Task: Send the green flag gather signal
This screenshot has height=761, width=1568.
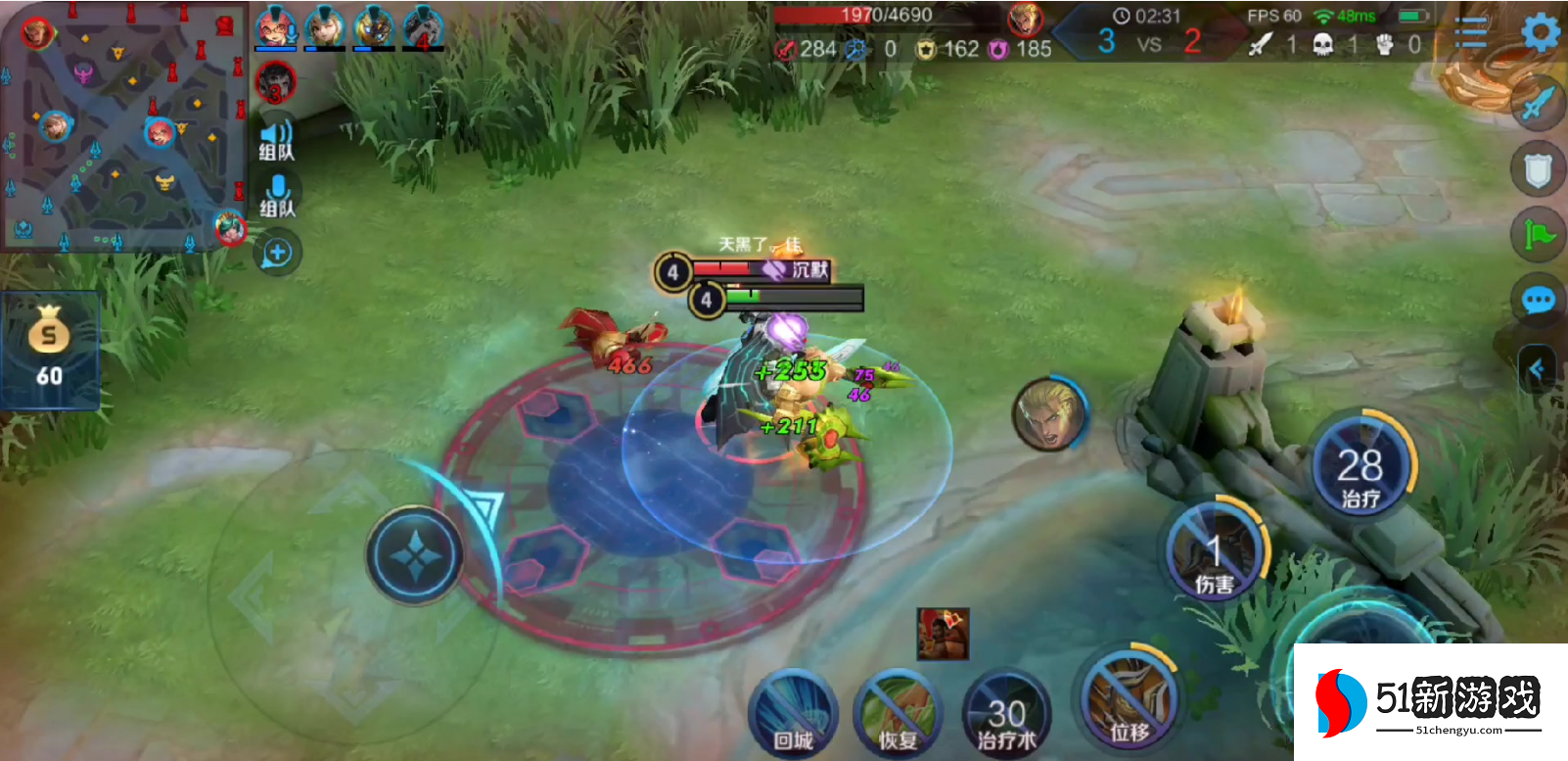Action: click(x=1538, y=235)
